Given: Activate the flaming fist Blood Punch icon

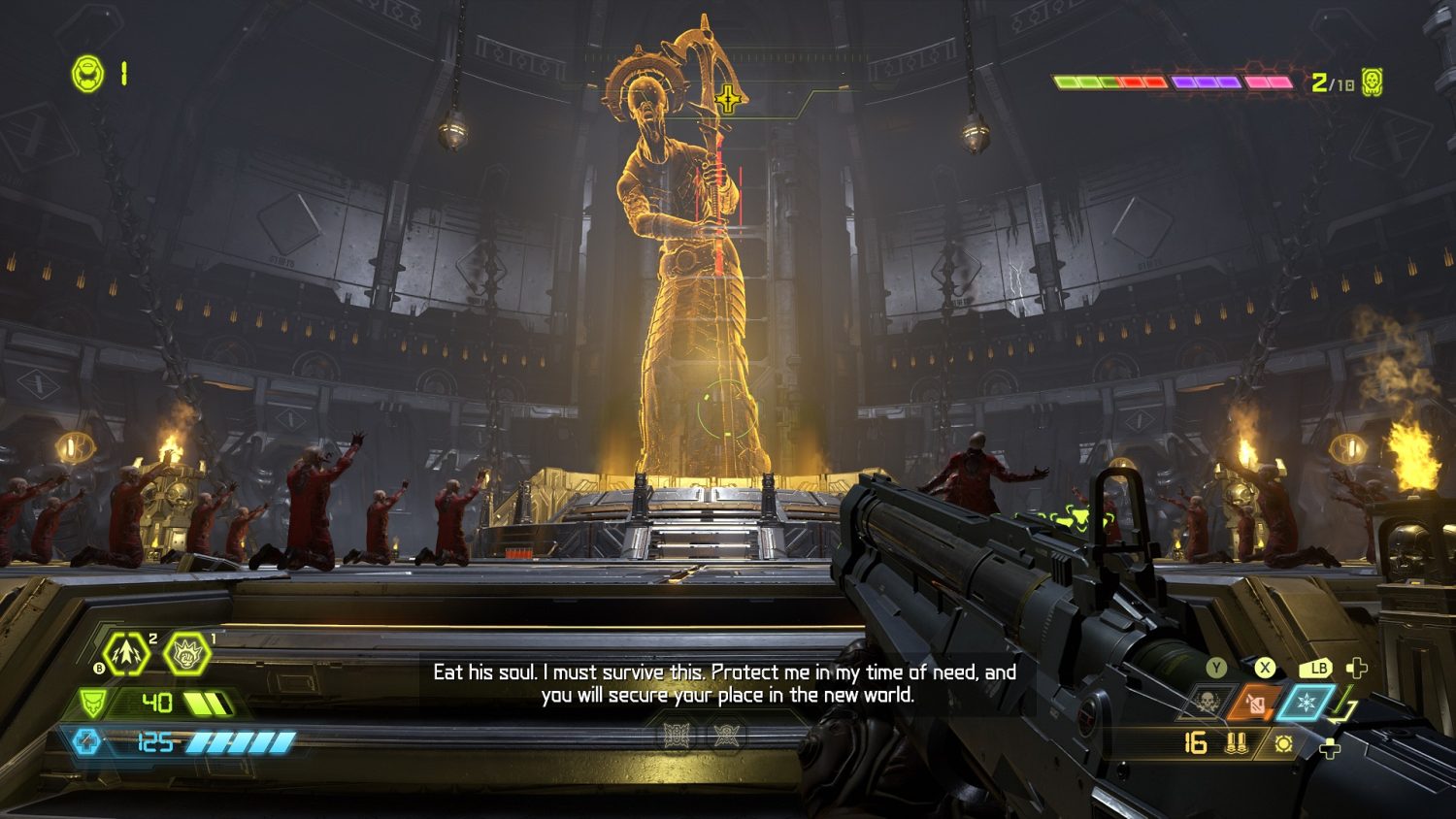Looking at the screenshot, I should tap(186, 654).
